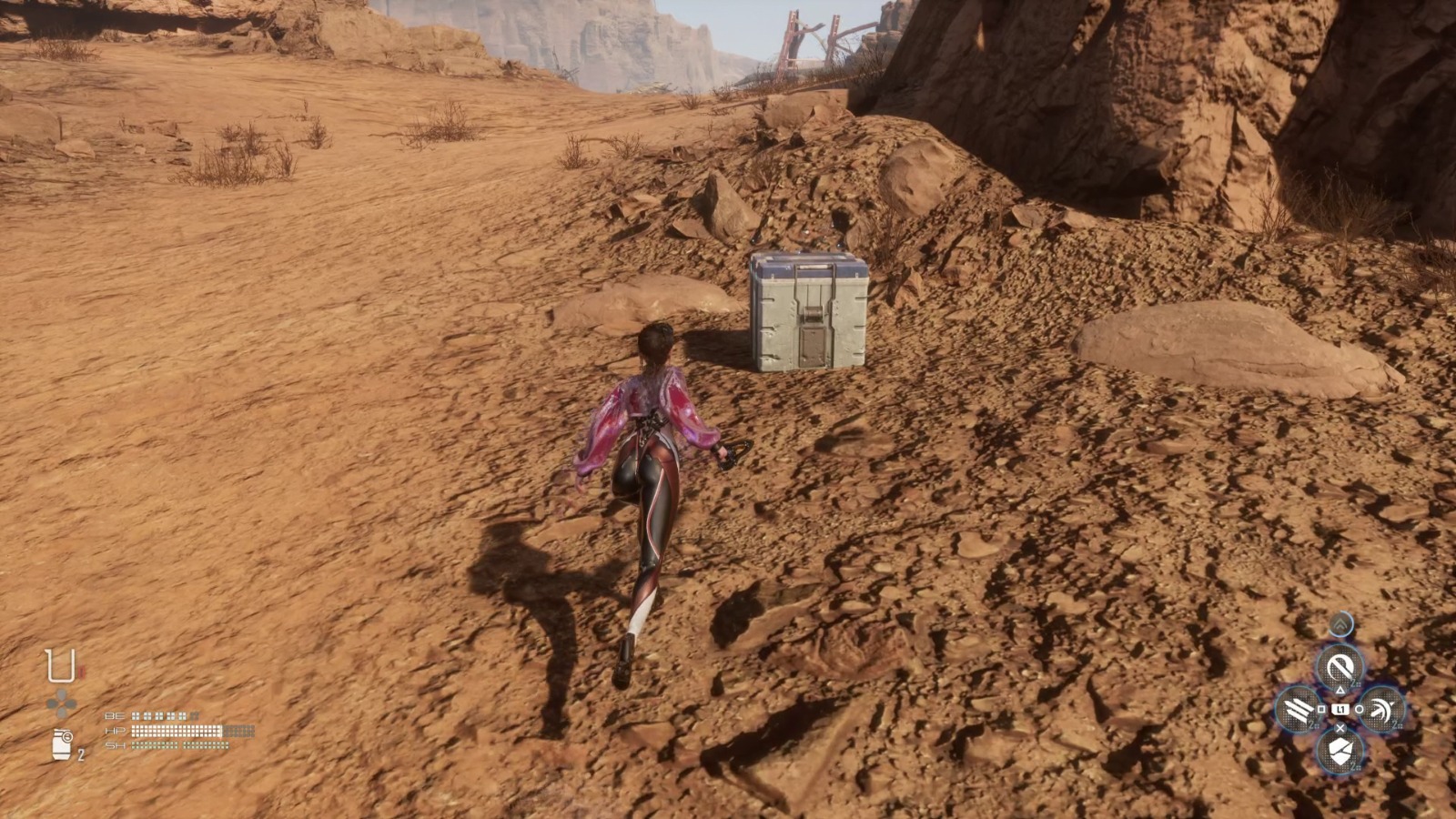Image resolution: width=1456 pixels, height=819 pixels.
Task: Click the Cross button prompt below L1
Action: (x=1340, y=729)
